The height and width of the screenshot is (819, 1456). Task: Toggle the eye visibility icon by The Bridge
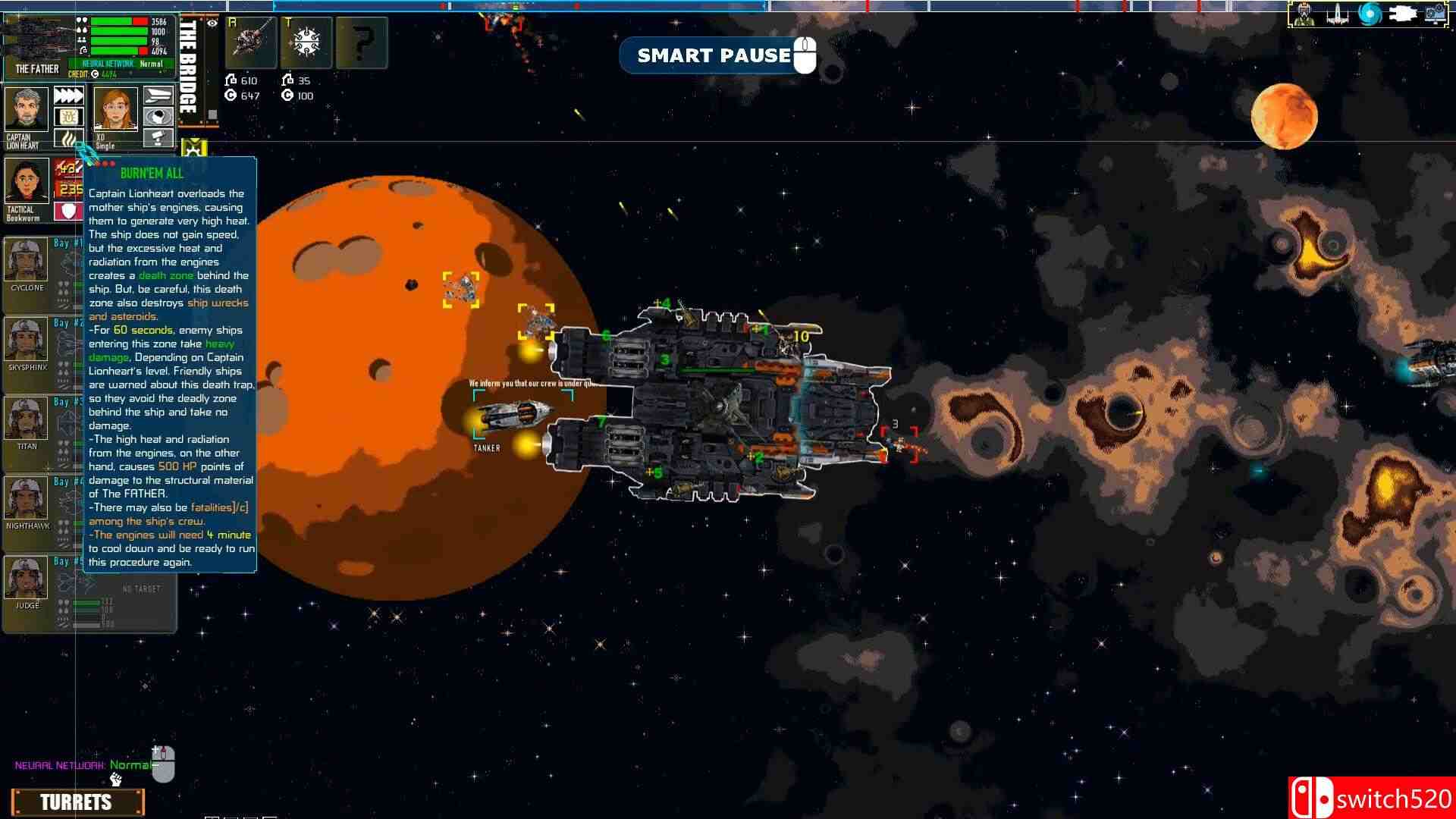pyautogui.click(x=212, y=24)
